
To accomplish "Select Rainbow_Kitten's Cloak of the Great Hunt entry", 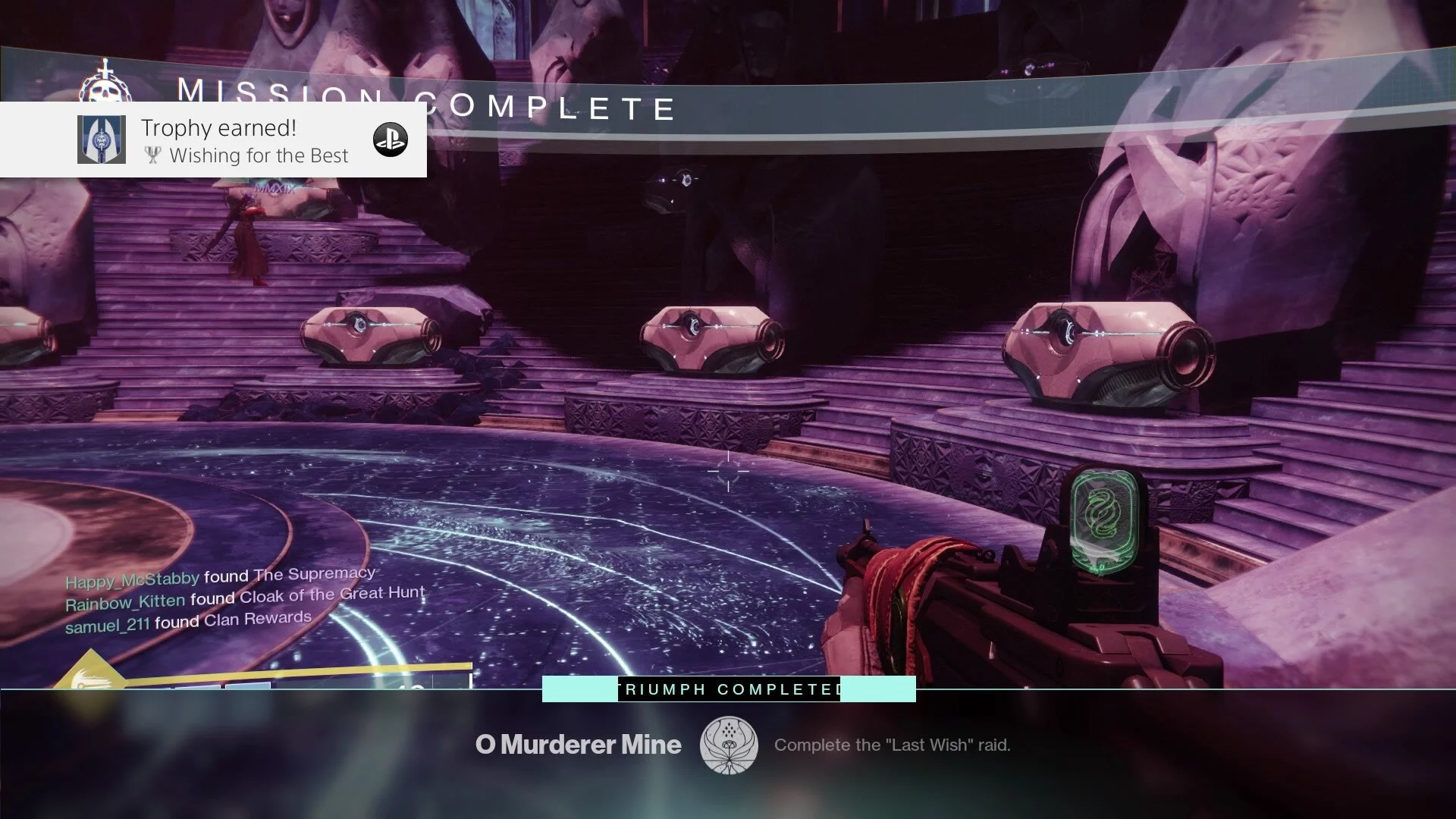I will pos(245,598).
